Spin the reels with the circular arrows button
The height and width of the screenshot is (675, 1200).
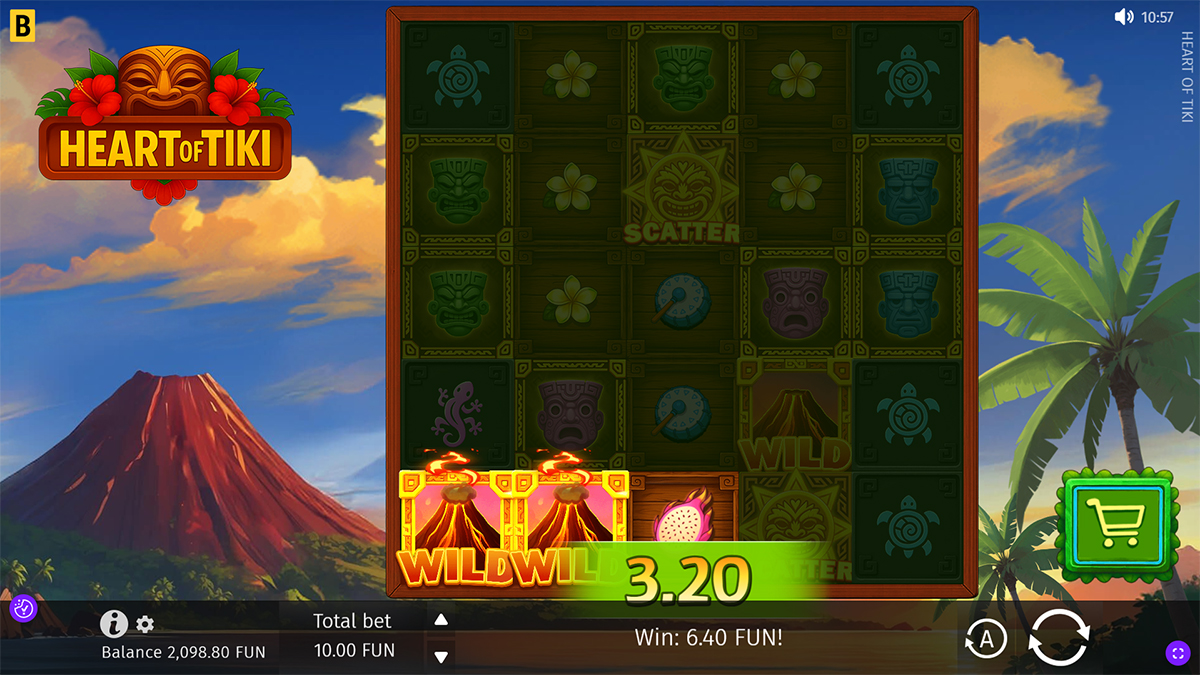[x=1057, y=637]
